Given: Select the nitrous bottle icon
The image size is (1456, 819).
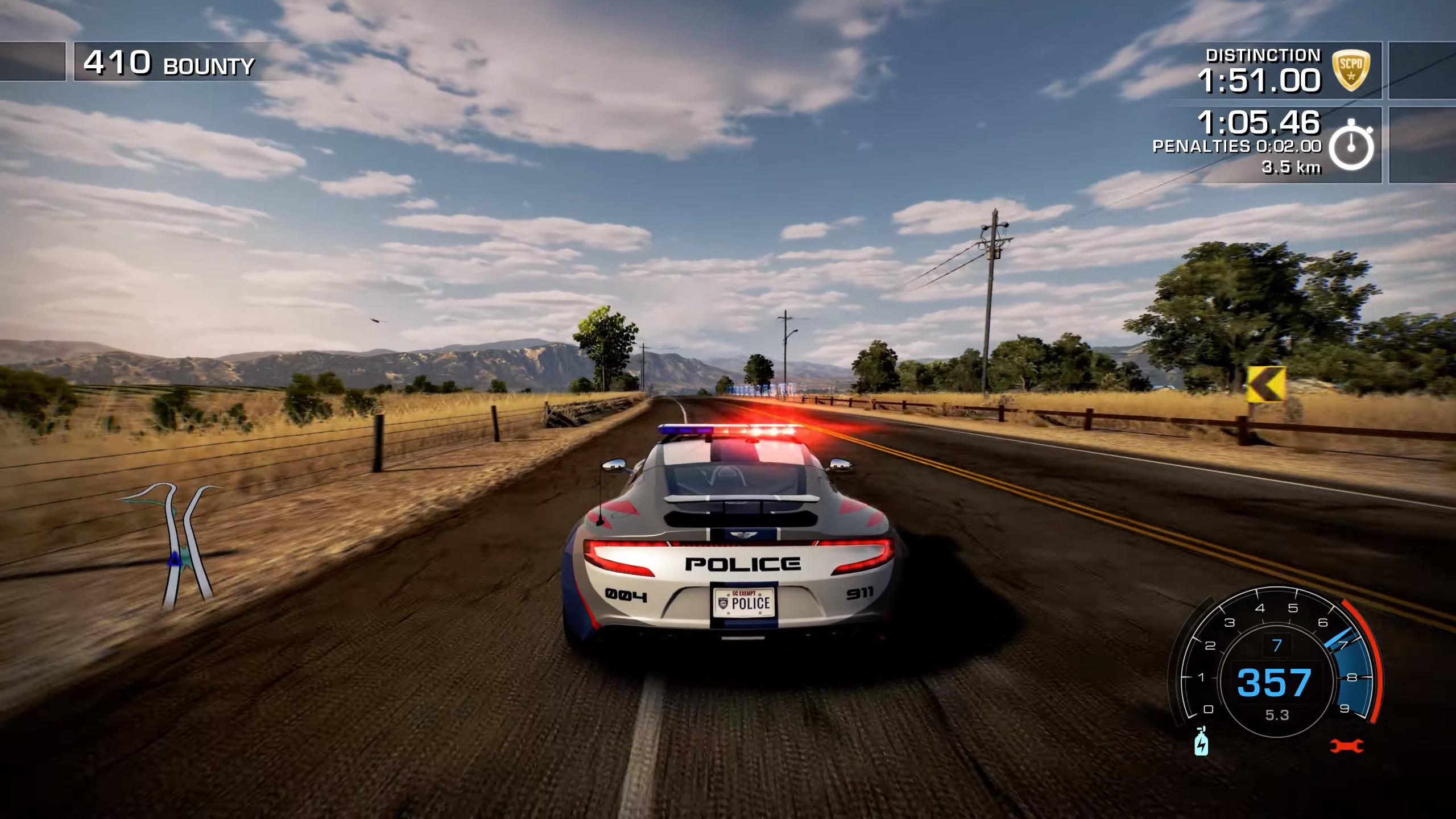Looking at the screenshot, I should [x=1201, y=742].
